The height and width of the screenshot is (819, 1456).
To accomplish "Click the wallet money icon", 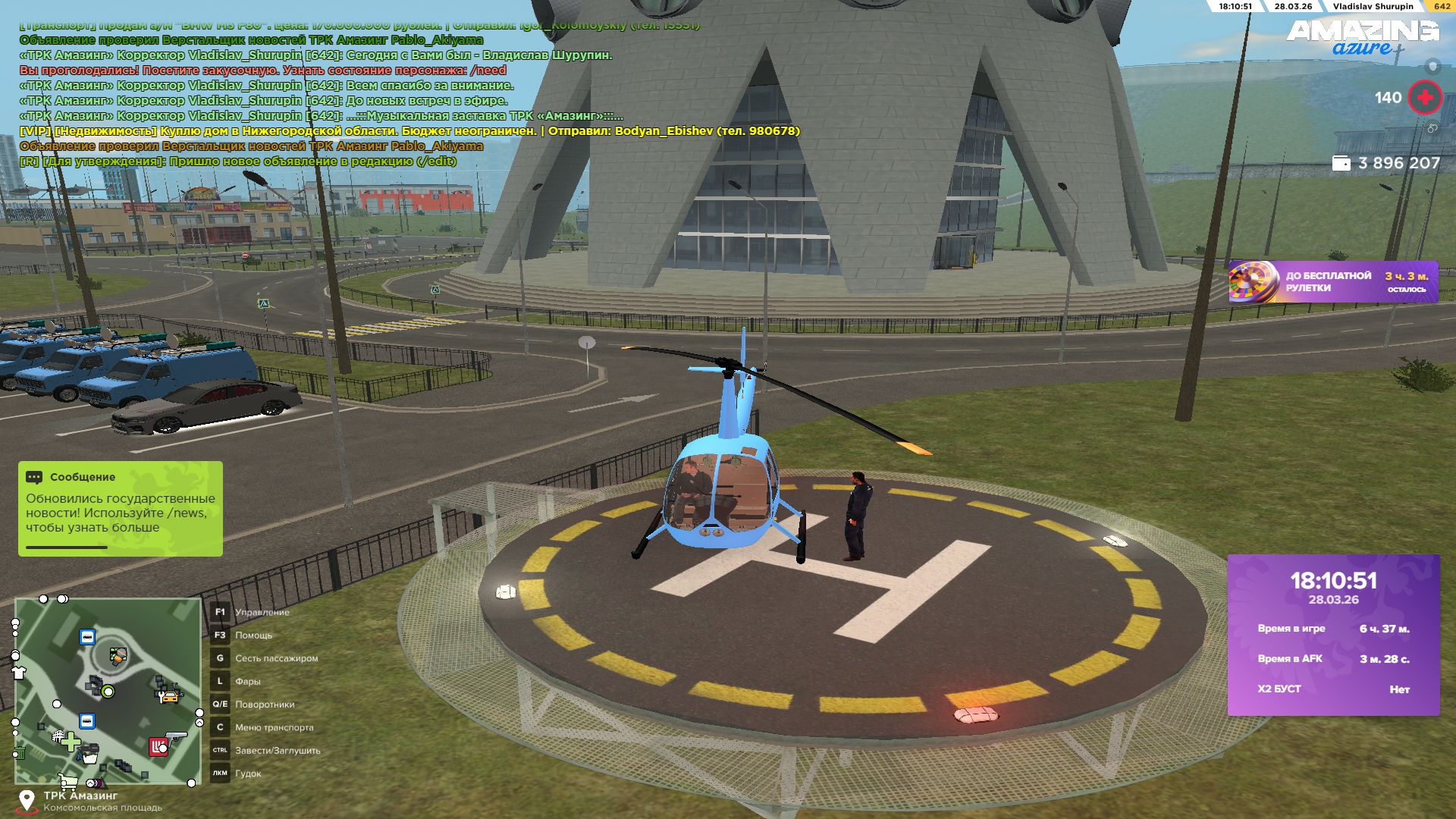I will [x=1341, y=163].
